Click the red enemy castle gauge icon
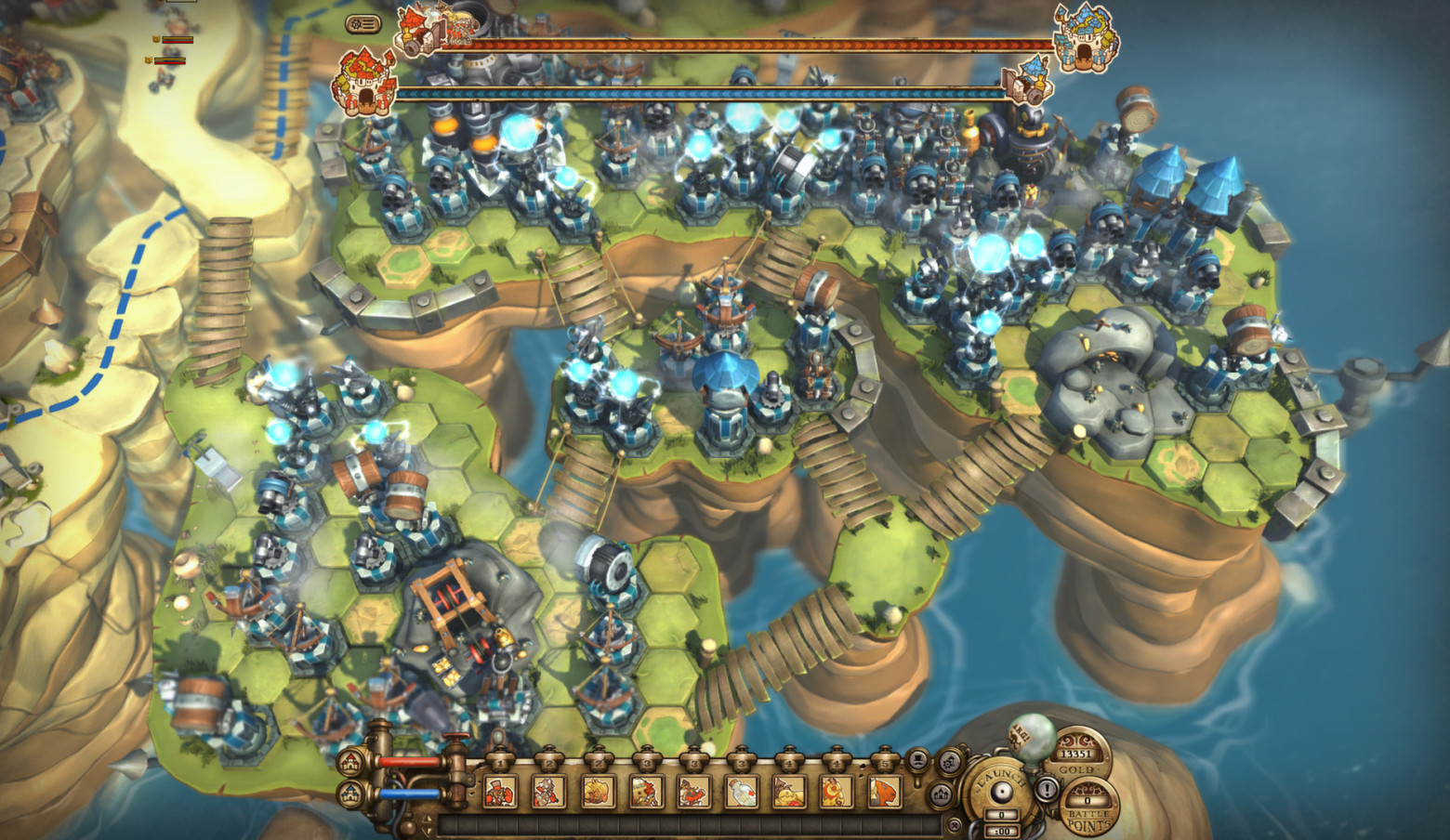The image size is (1450, 840). click(x=348, y=761)
